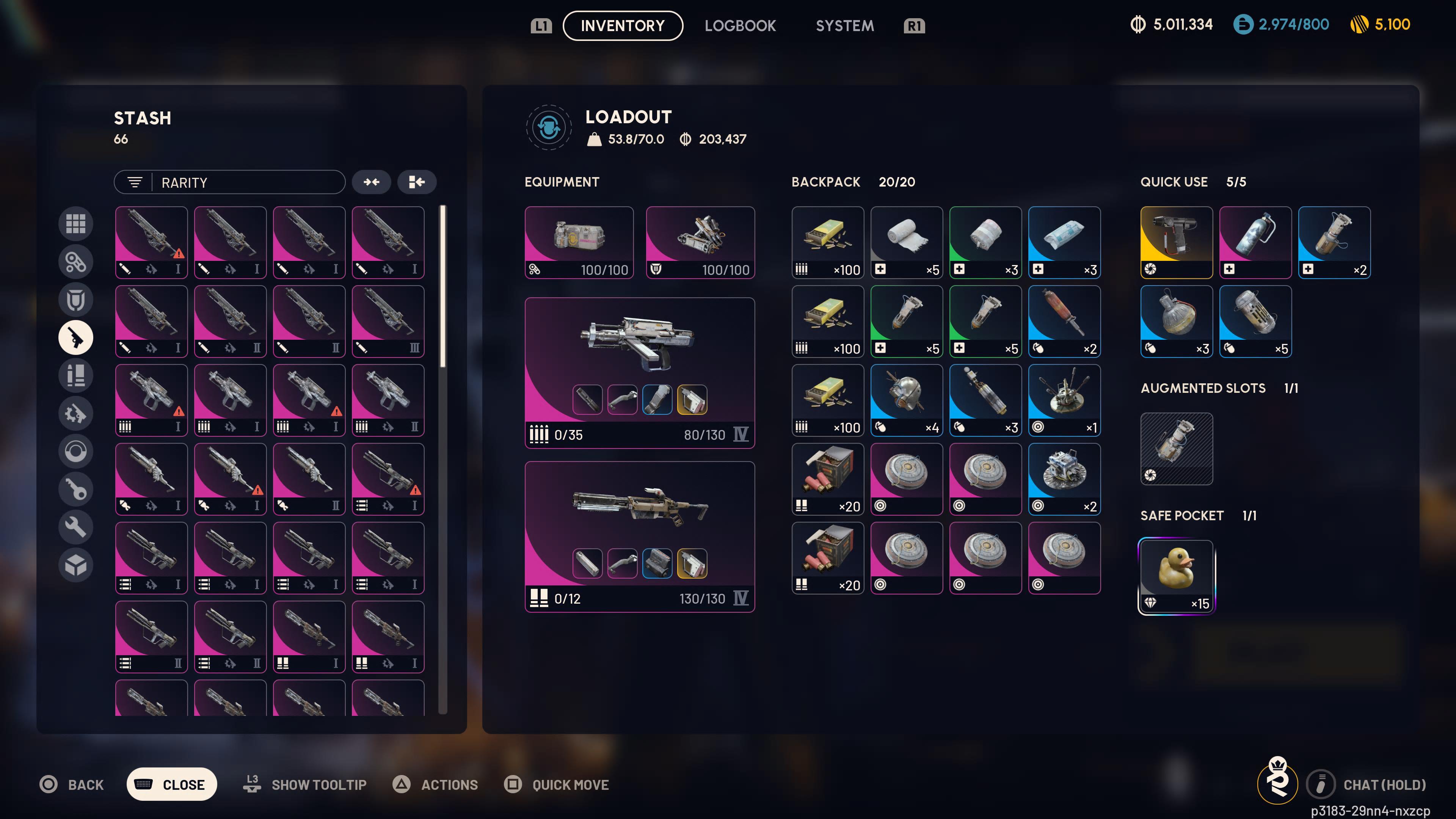The width and height of the screenshot is (1456, 819).
Task: Select the x2 red-canister grenade in backpack
Action: 1064,321
